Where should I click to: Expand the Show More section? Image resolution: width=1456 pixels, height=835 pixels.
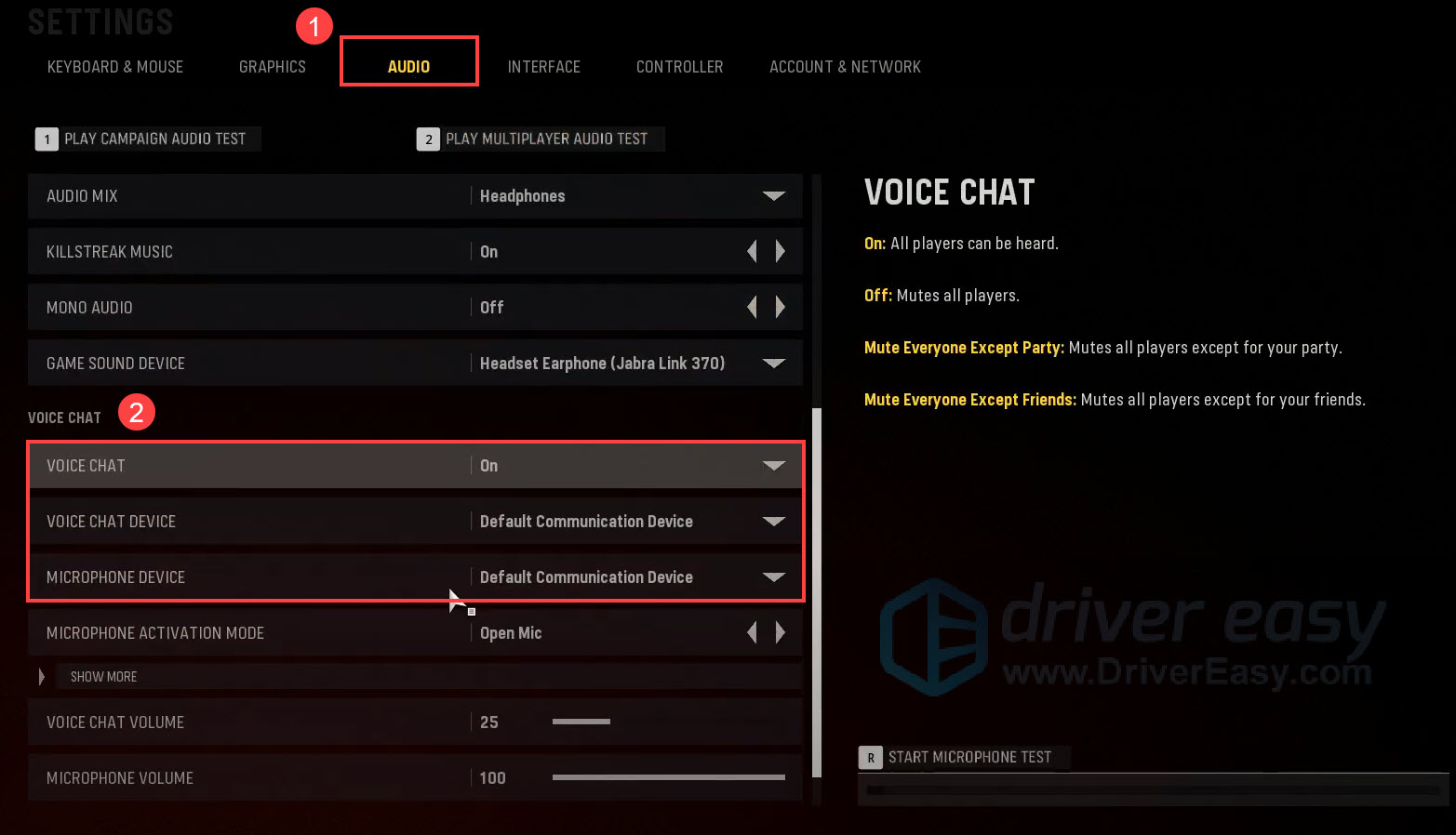[103, 676]
